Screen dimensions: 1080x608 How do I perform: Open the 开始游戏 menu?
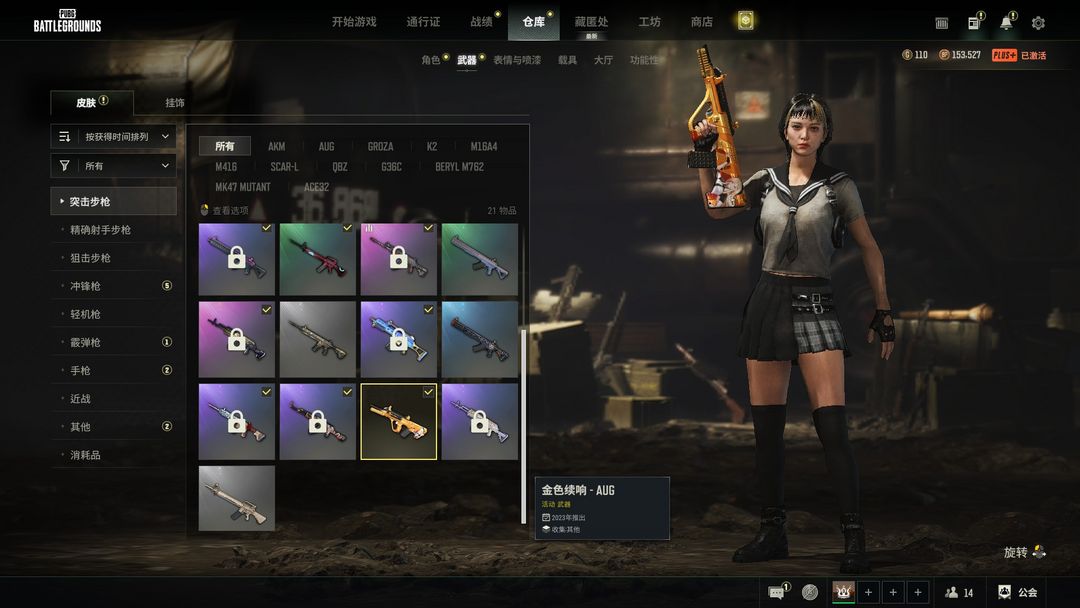(x=354, y=22)
